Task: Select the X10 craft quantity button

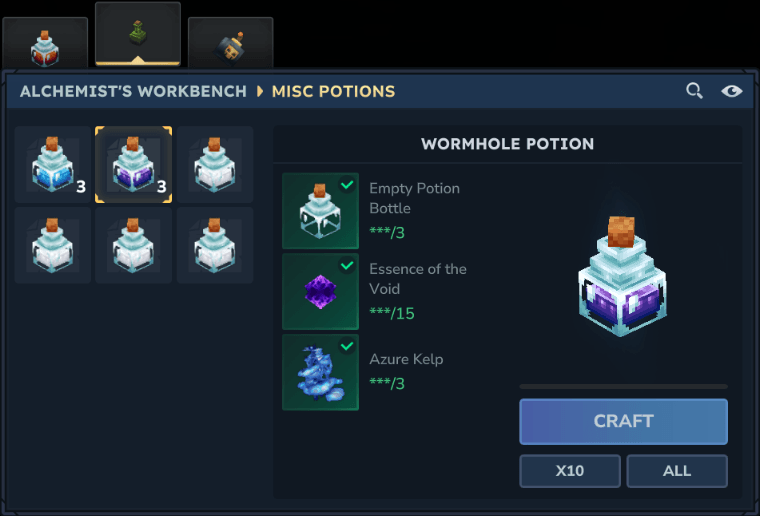Action: [x=570, y=471]
